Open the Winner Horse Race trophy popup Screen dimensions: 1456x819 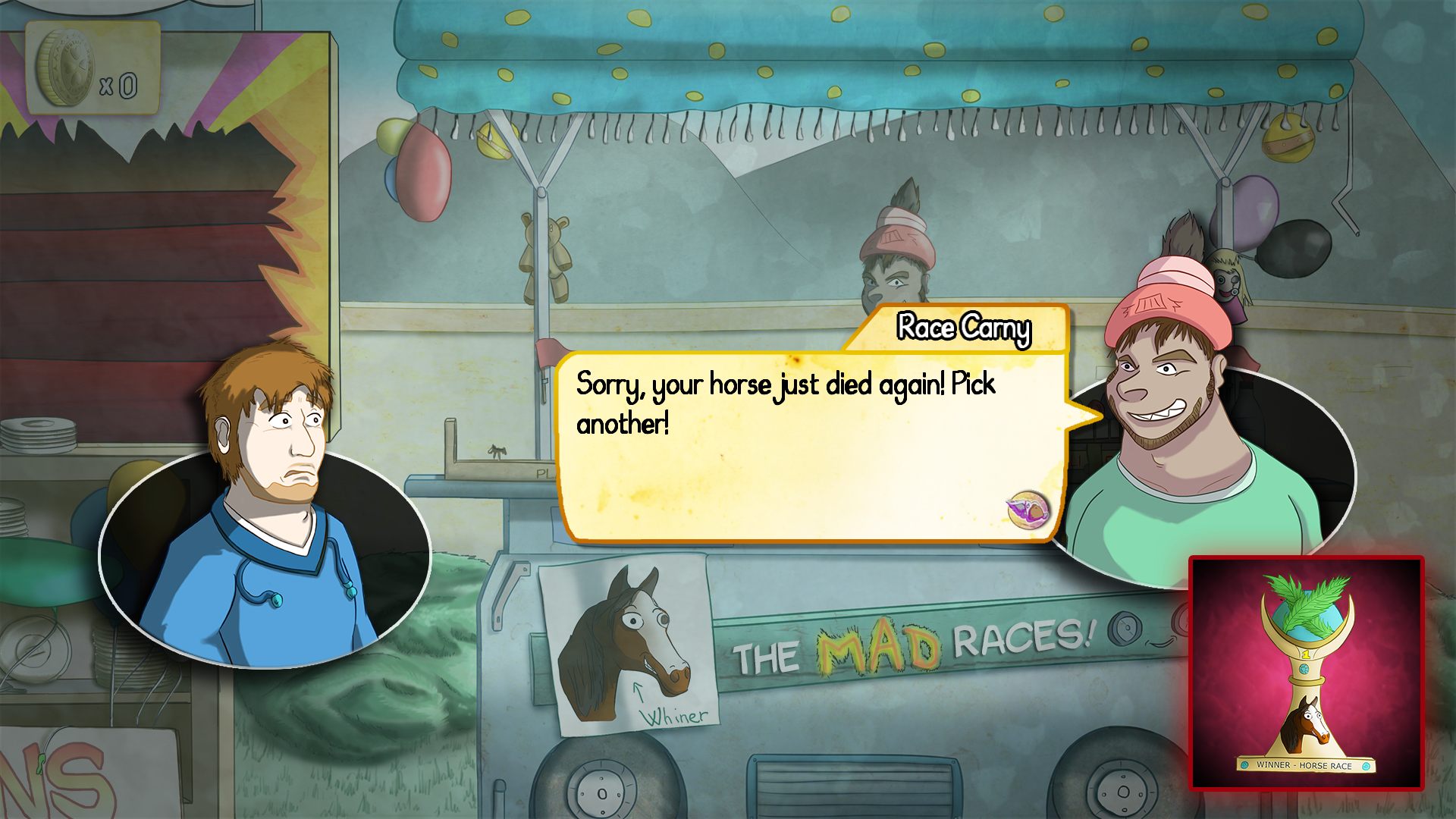(1306, 673)
